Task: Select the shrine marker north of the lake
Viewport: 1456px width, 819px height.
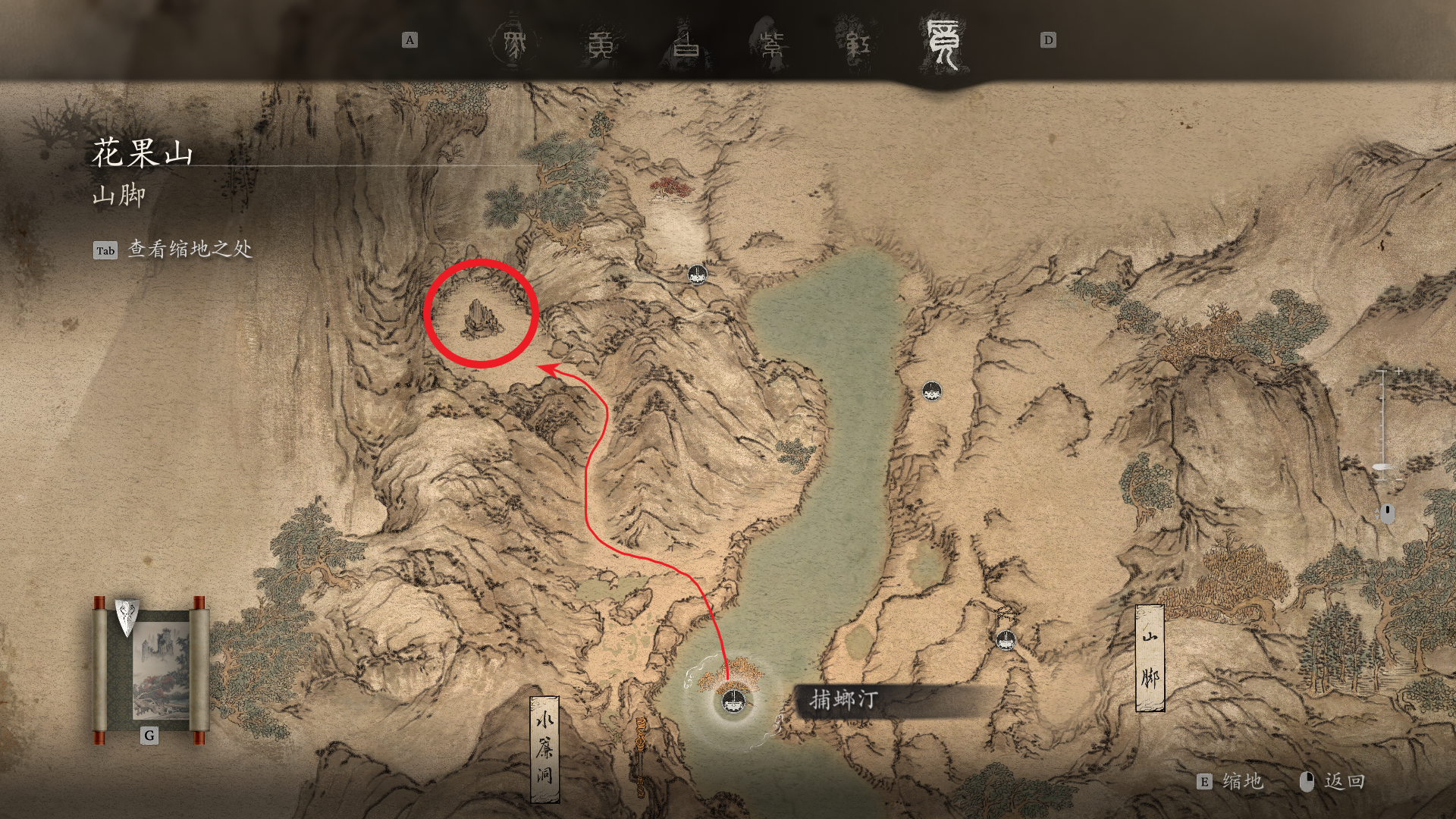Action: 697,274
